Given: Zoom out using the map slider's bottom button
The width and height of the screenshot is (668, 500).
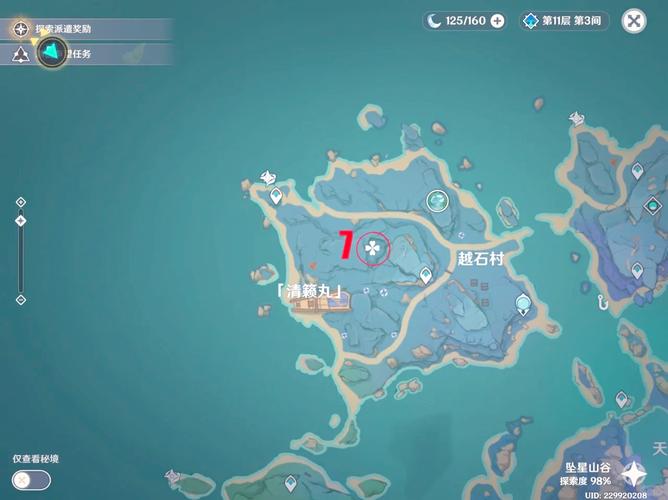Looking at the screenshot, I should [21, 299].
